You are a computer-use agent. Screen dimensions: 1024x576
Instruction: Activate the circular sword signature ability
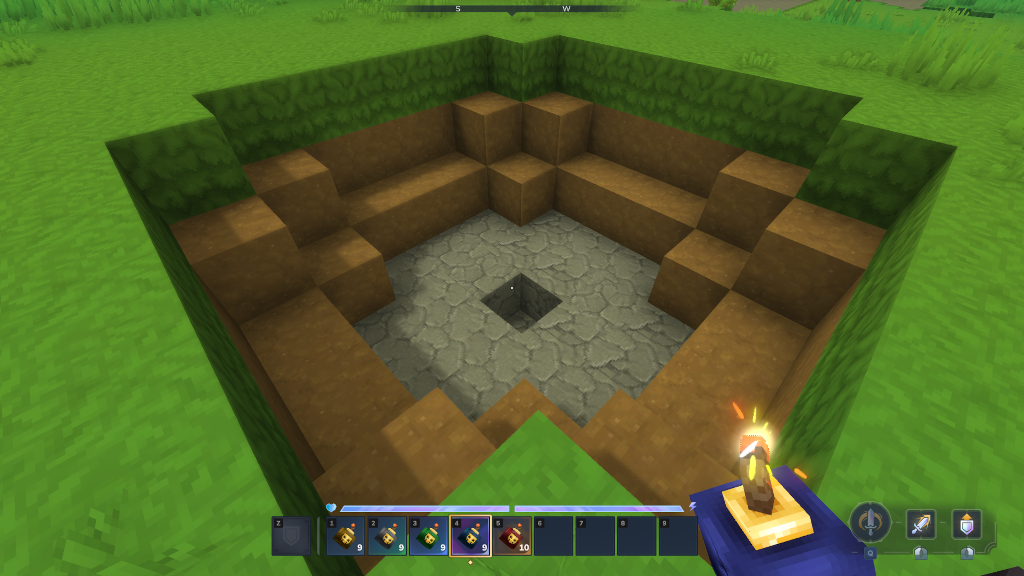coord(871,522)
